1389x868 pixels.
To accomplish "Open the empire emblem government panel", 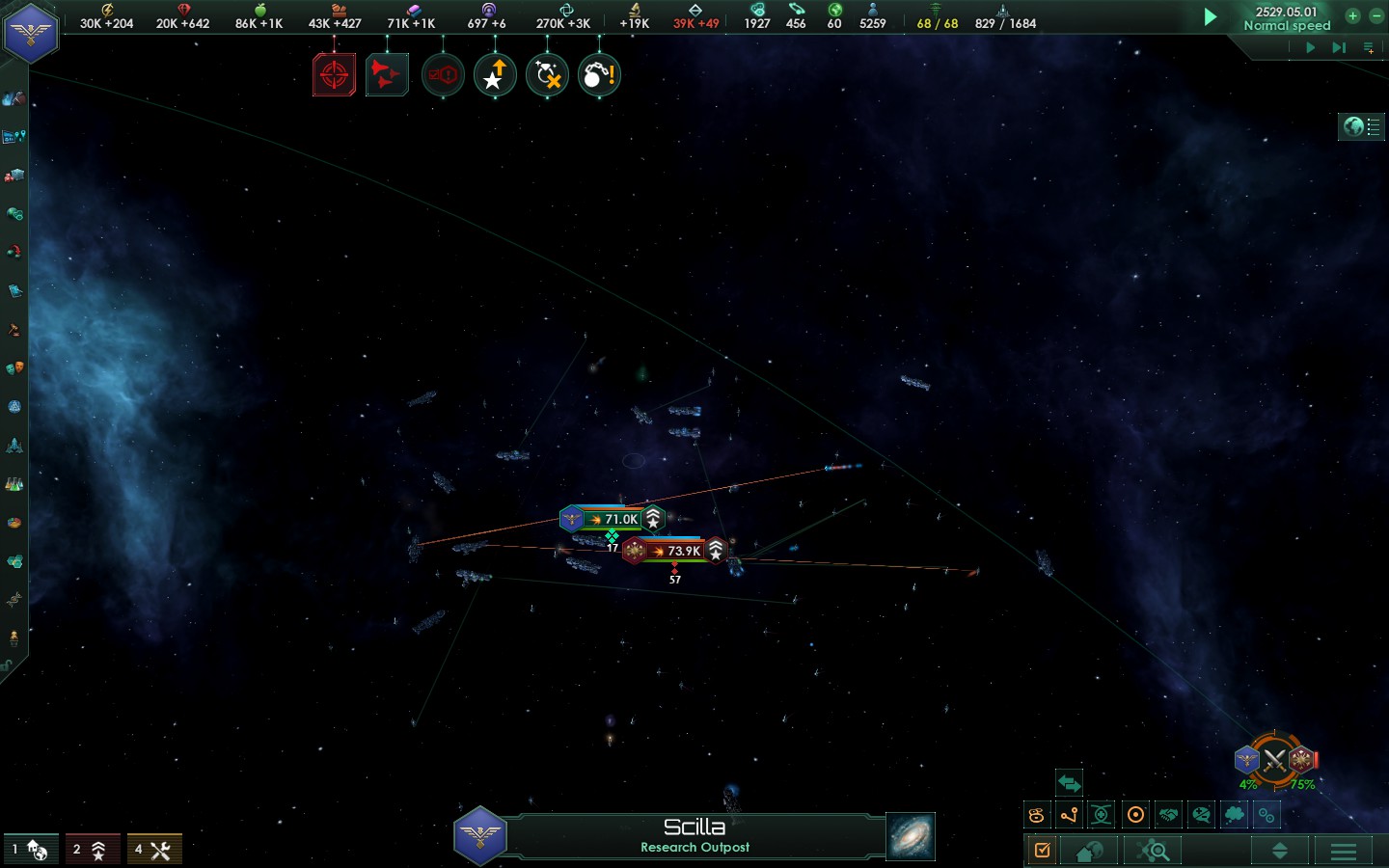I will click(31, 33).
